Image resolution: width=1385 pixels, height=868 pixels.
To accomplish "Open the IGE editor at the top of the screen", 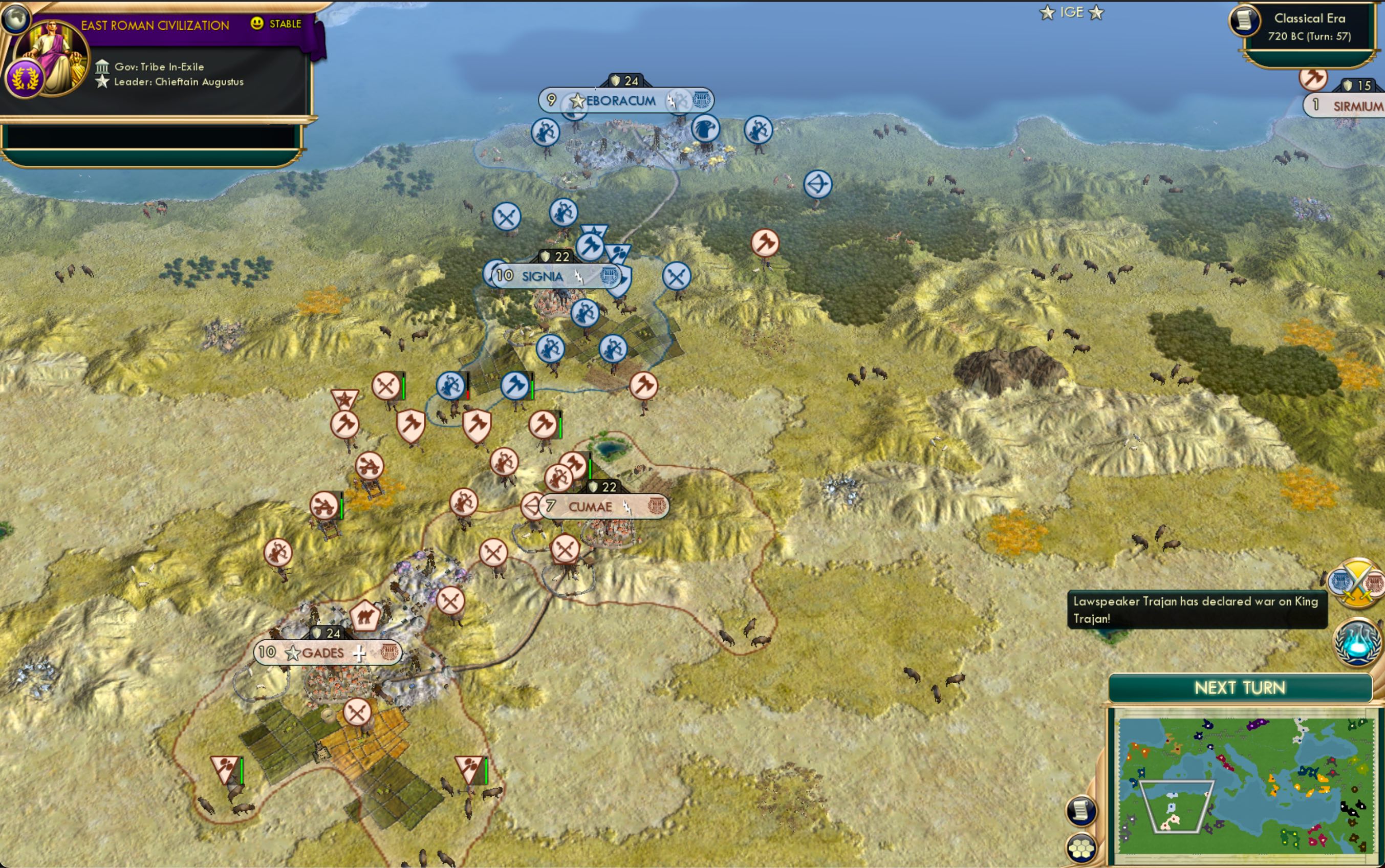I will click(1073, 12).
